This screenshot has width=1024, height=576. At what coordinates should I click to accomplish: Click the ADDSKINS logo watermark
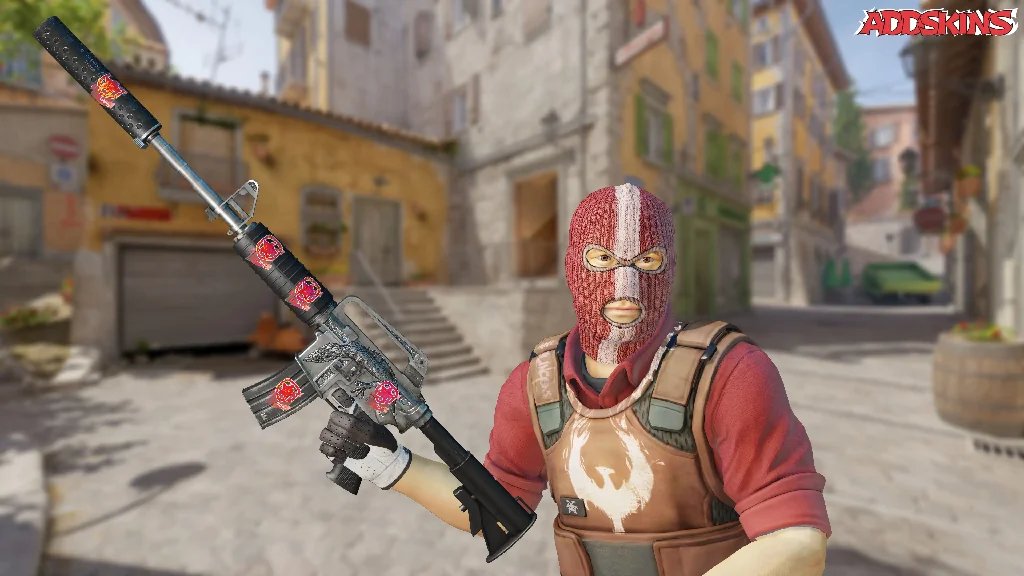(935, 23)
